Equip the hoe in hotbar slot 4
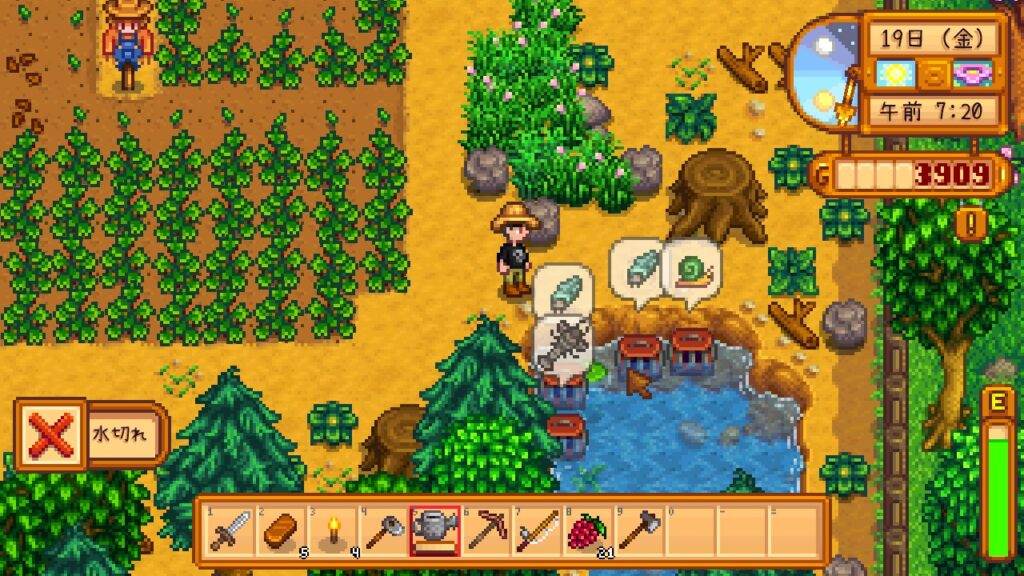Image resolution: width=1024 pixels, height=576 pixels. tap(383, 530)
